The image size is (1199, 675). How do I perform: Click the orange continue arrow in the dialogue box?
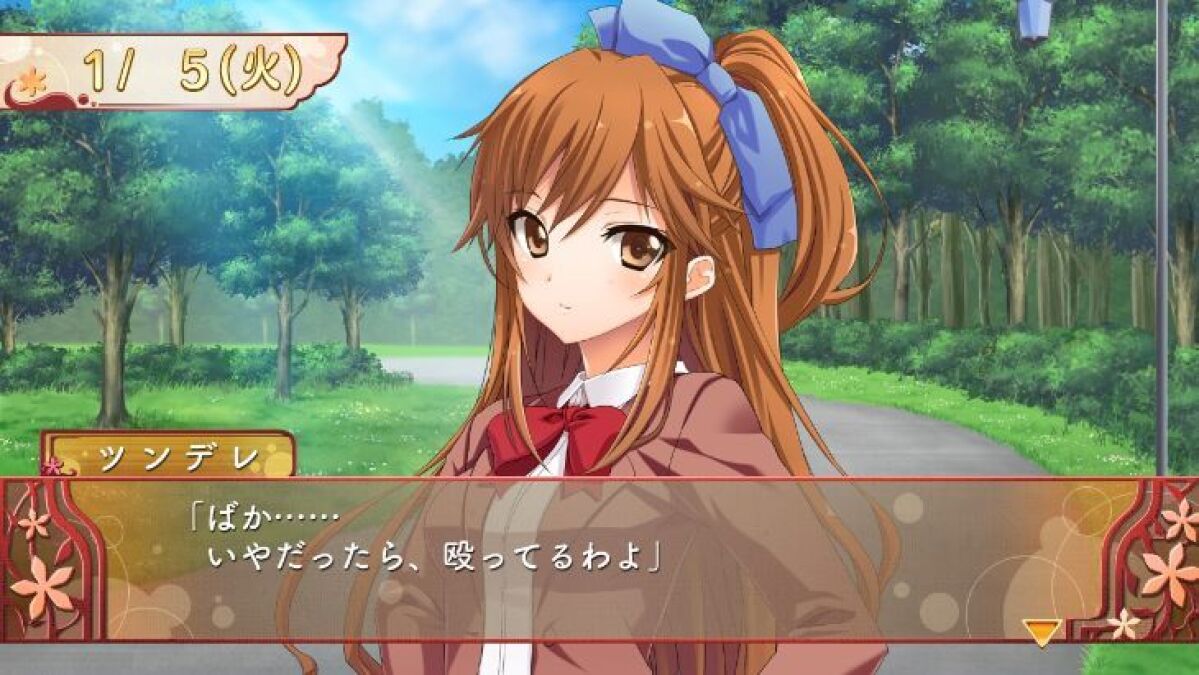1042,631
